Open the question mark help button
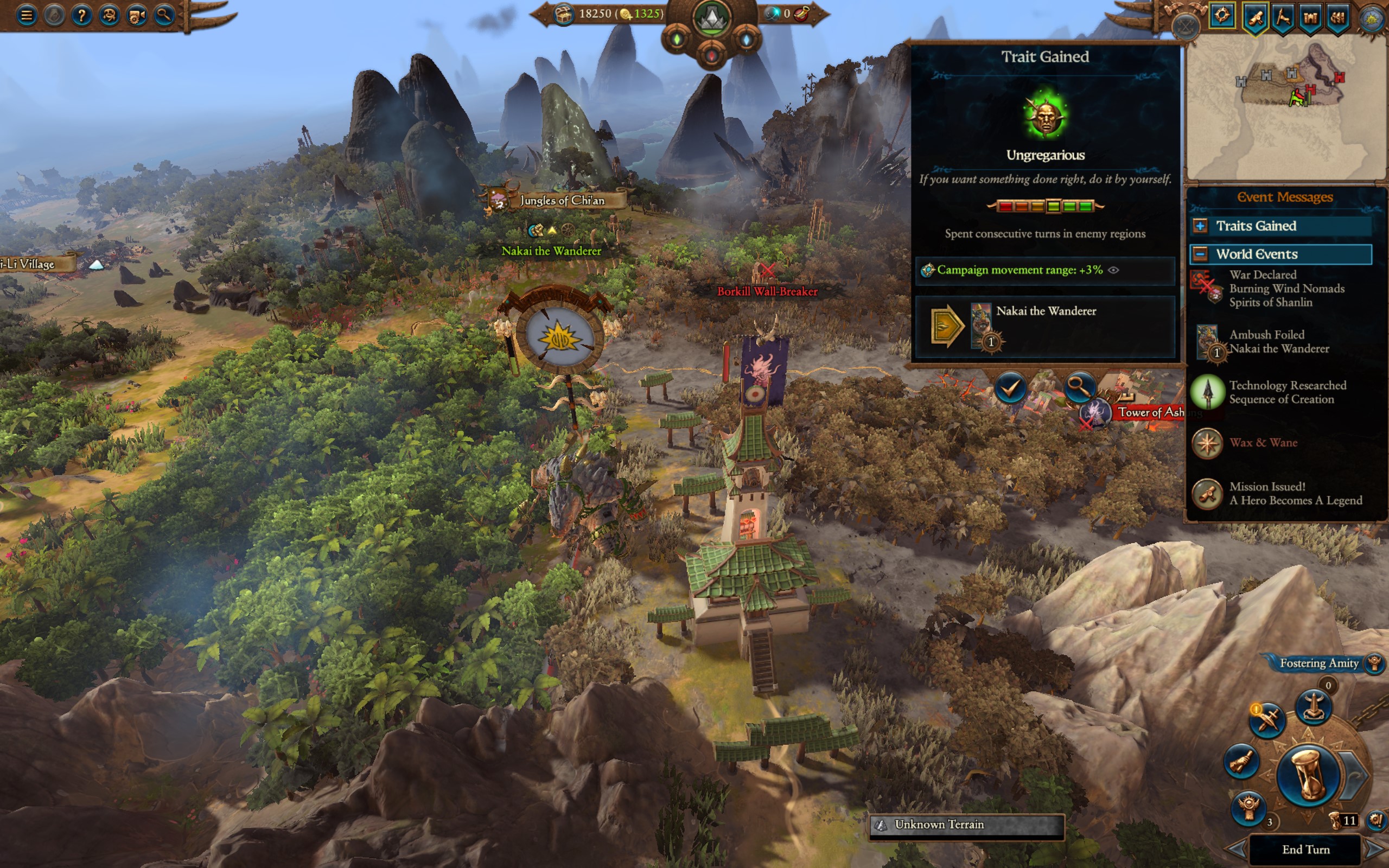 pos(81,15)
